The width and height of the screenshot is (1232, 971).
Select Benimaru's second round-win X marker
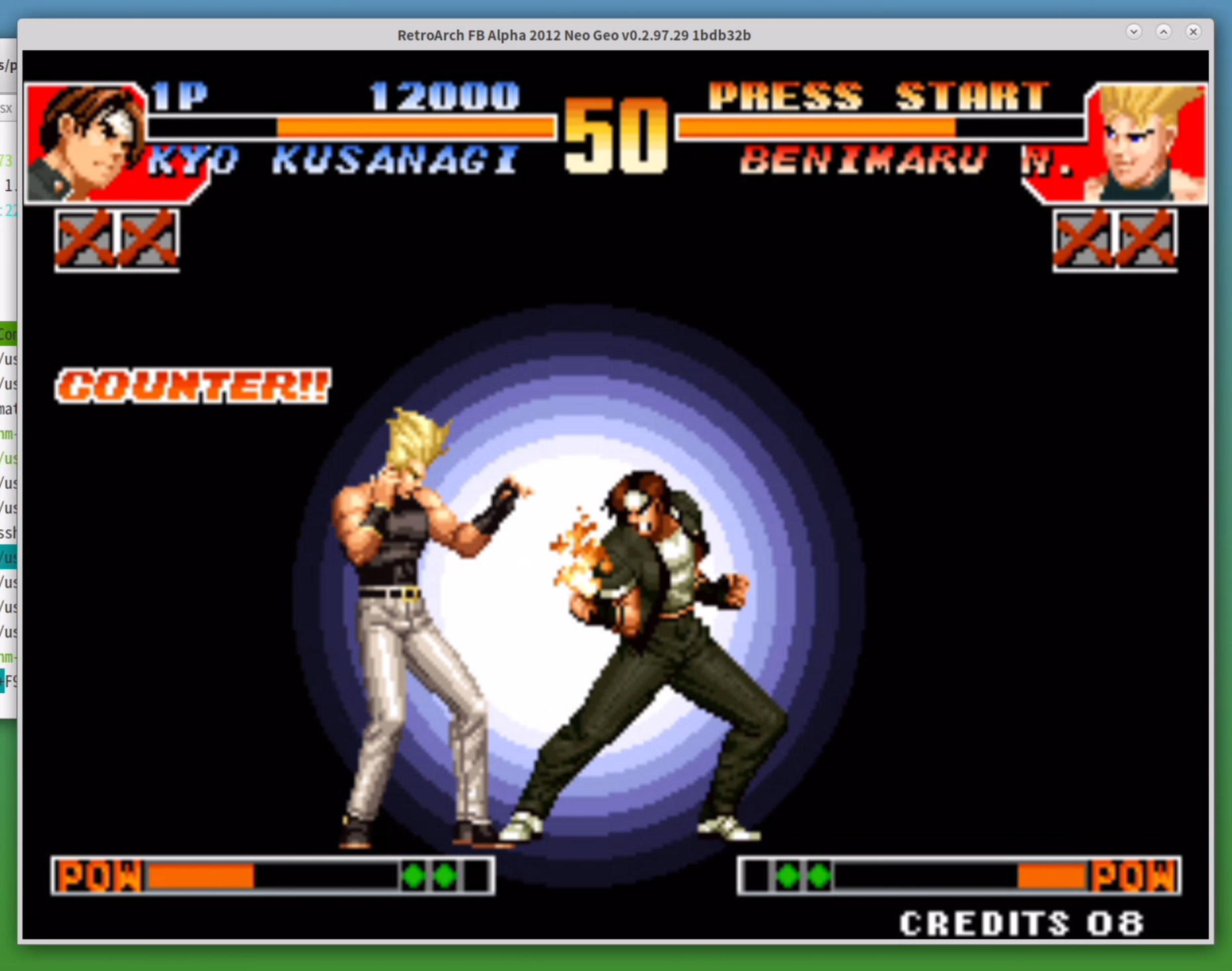(x=1147, y=241)
